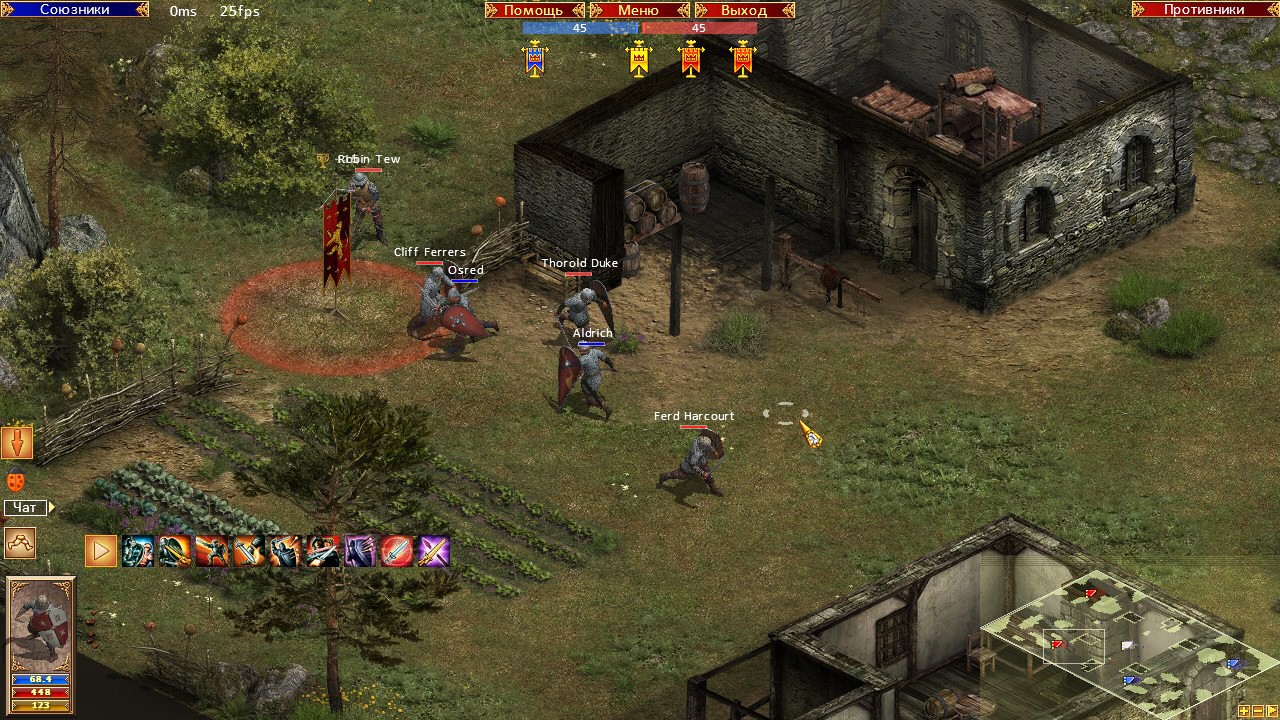
Task: Select the yellow banner capture point icon
Action: pyautogui.click(x=639, y=59)
